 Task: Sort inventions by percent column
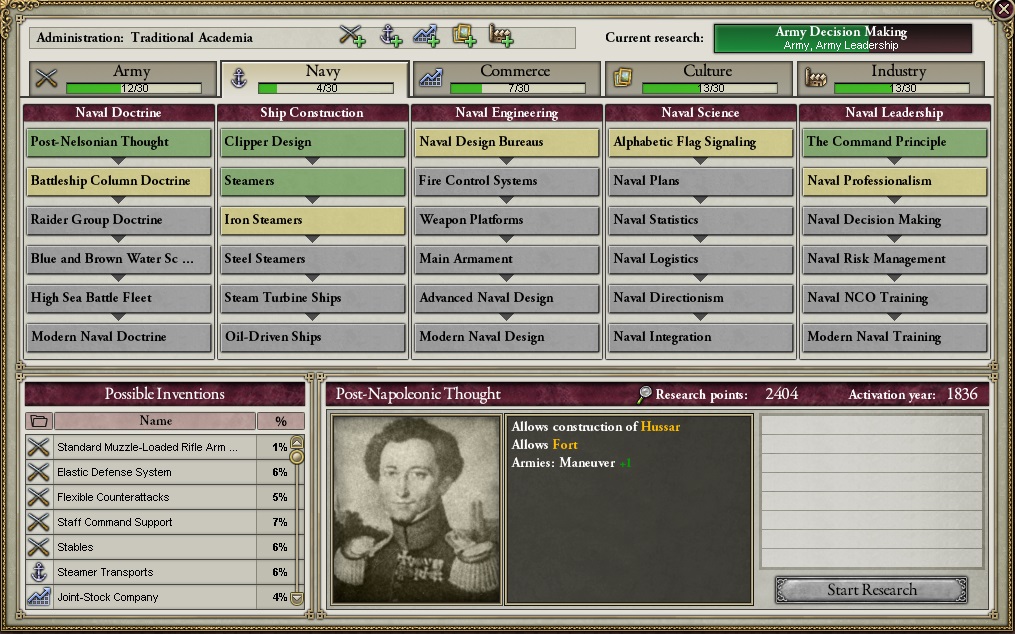280,421
